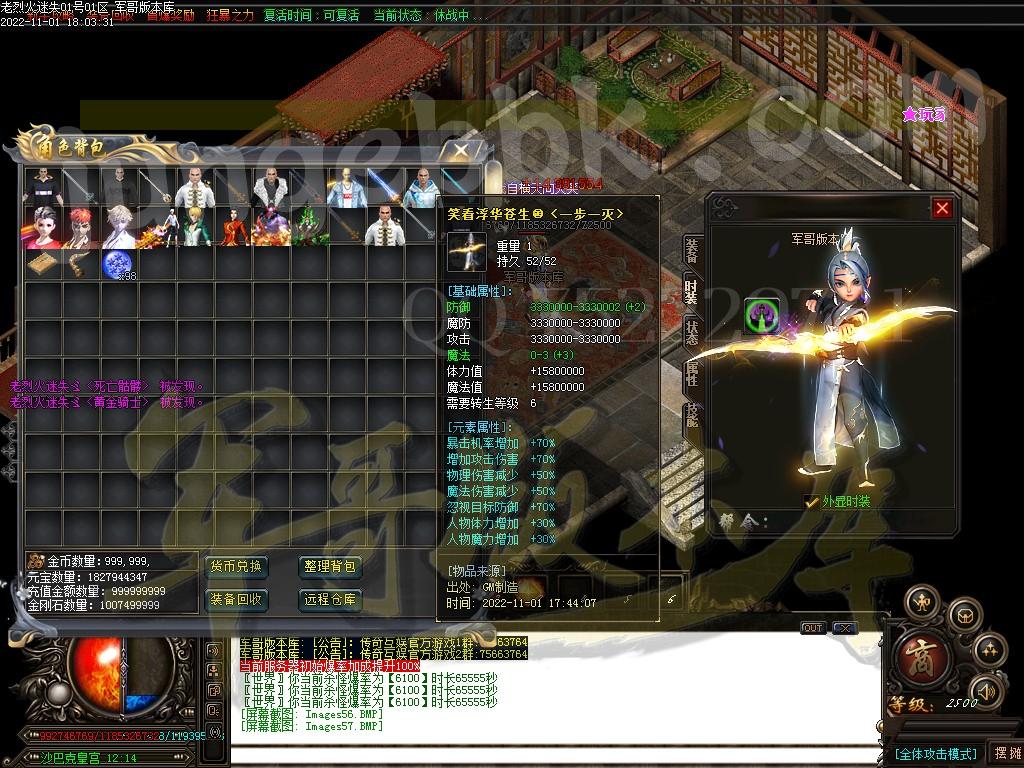Select the wooden plank item in backpack
Viewport: 1024px width, 768px height.
42,264
